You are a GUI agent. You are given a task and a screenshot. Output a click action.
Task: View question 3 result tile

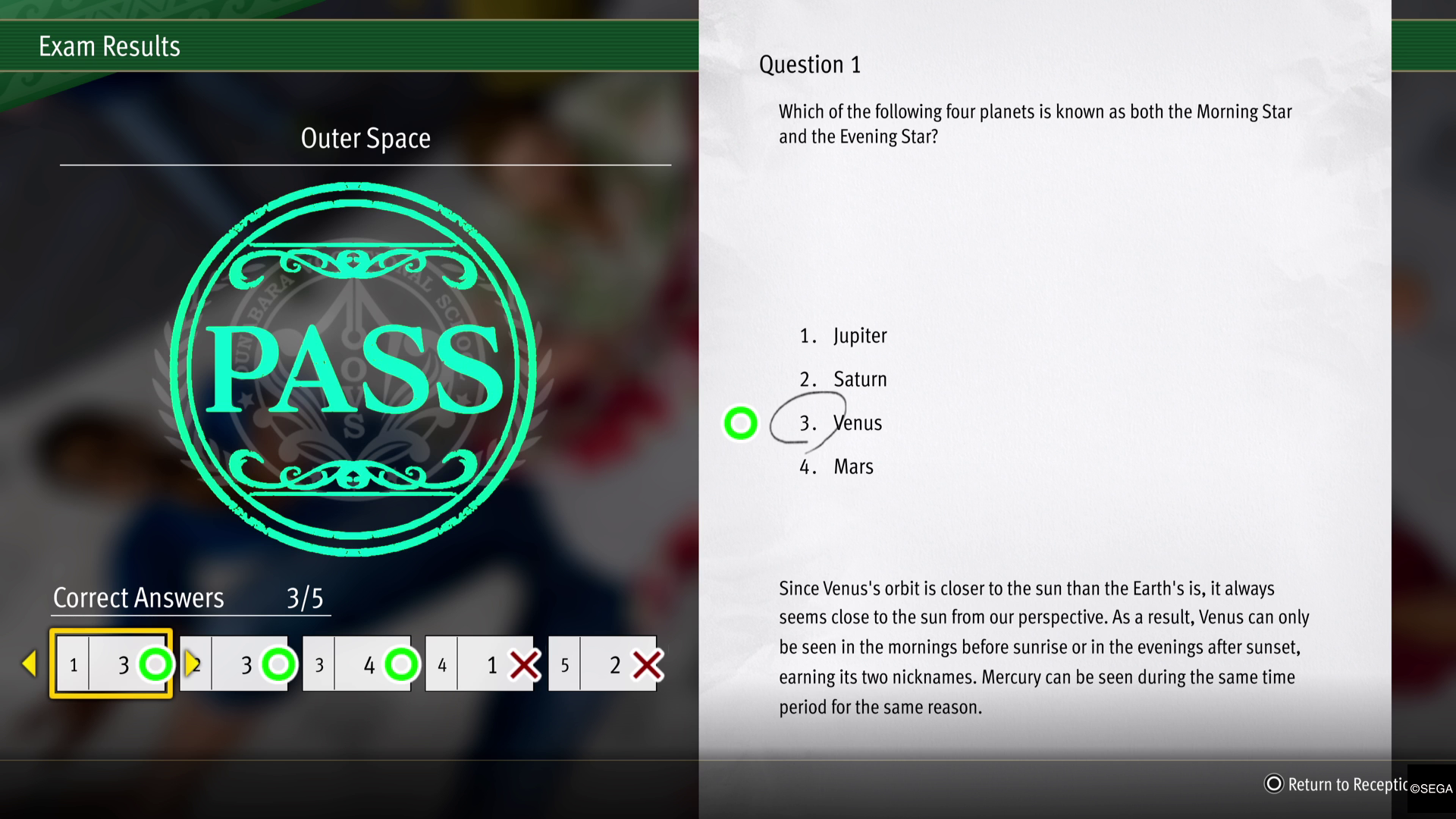tap(358, 664)
